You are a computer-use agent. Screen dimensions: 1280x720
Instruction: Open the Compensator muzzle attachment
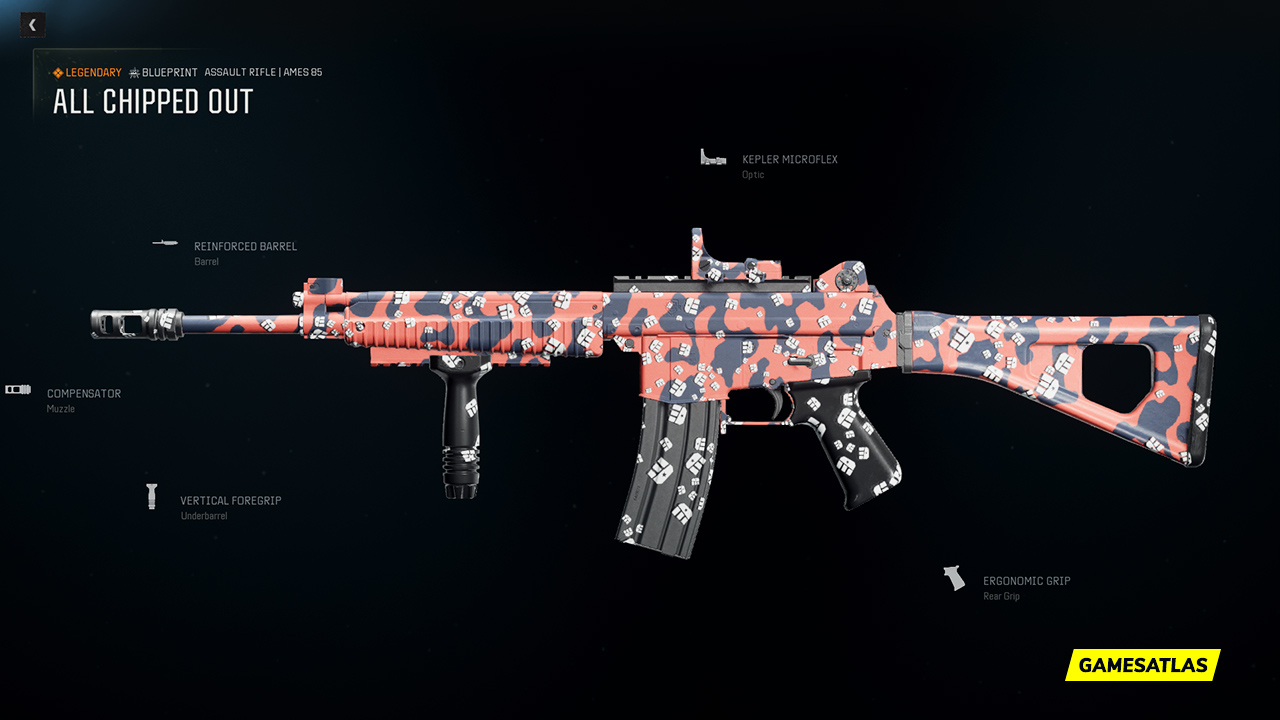tap(83, 394)
